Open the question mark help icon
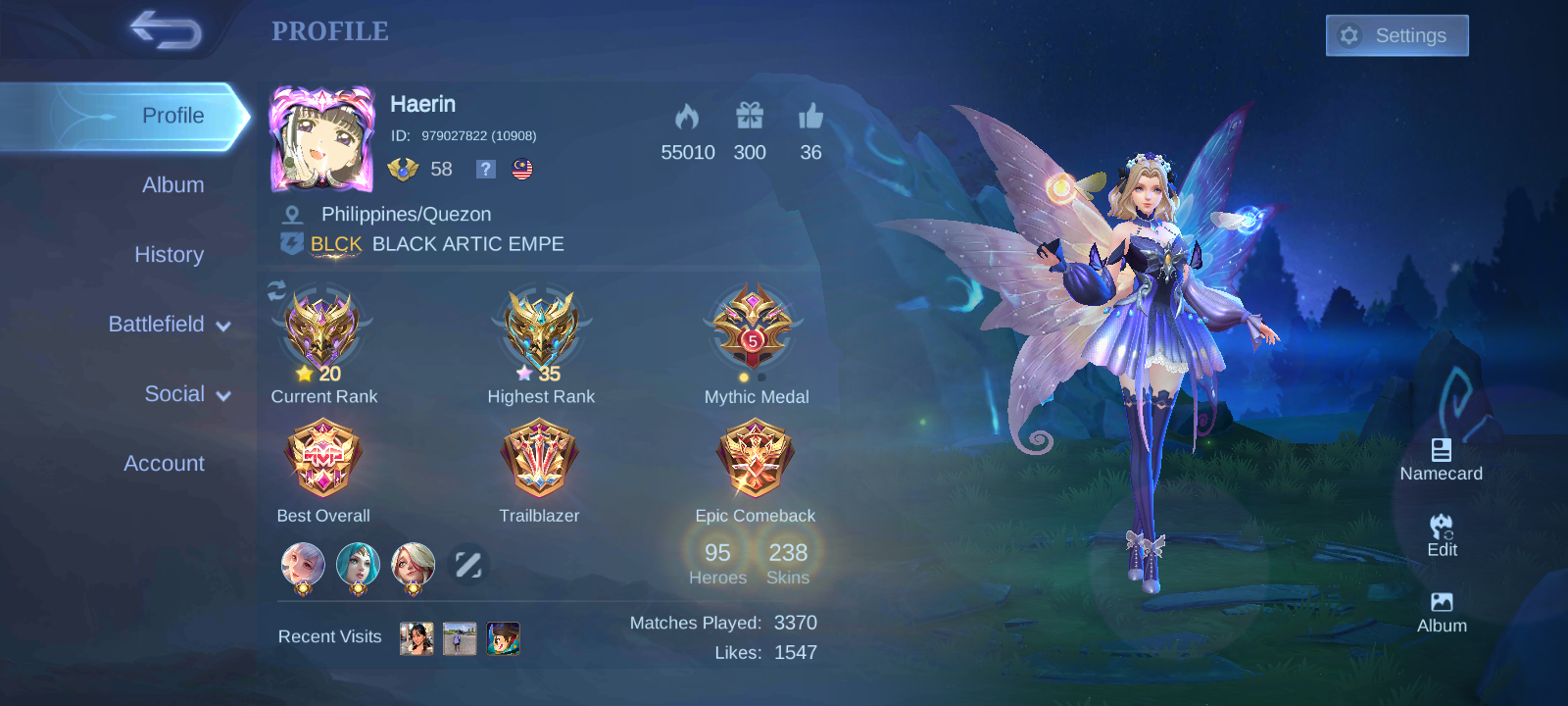This screenshot has width=1568, height=706. click(484, 169)
